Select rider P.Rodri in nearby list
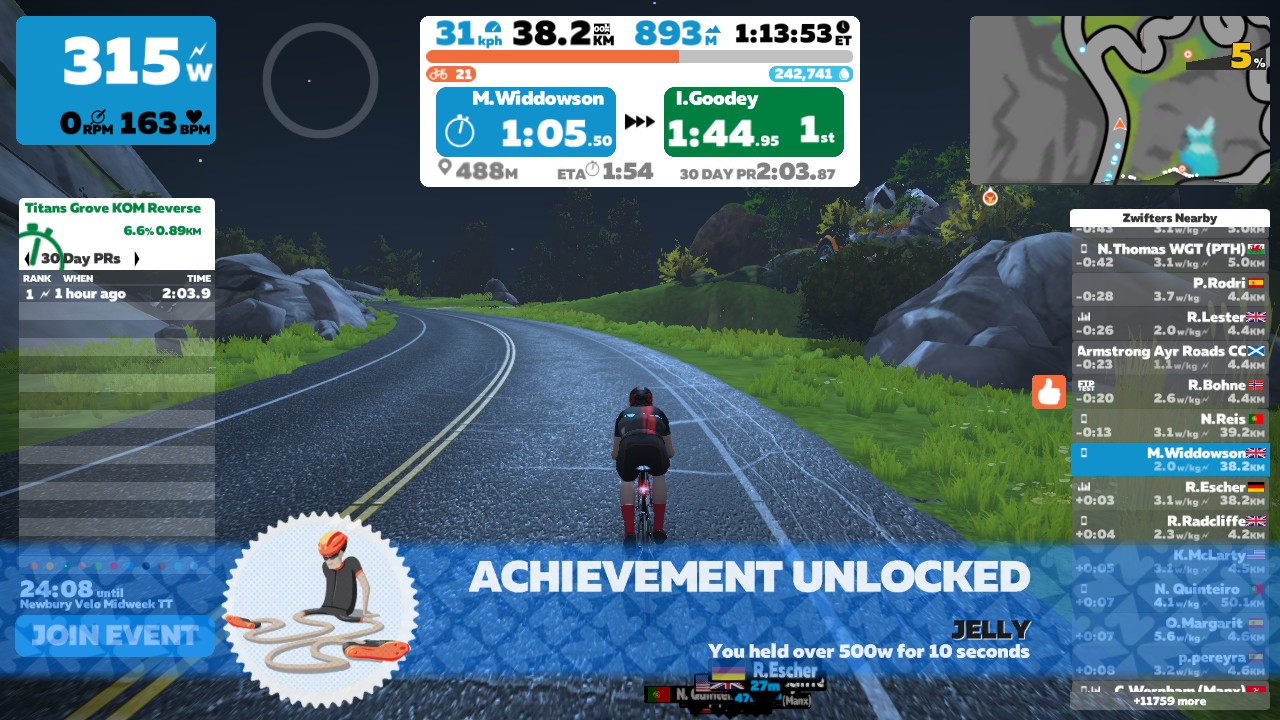 [x=1169, y=289]
